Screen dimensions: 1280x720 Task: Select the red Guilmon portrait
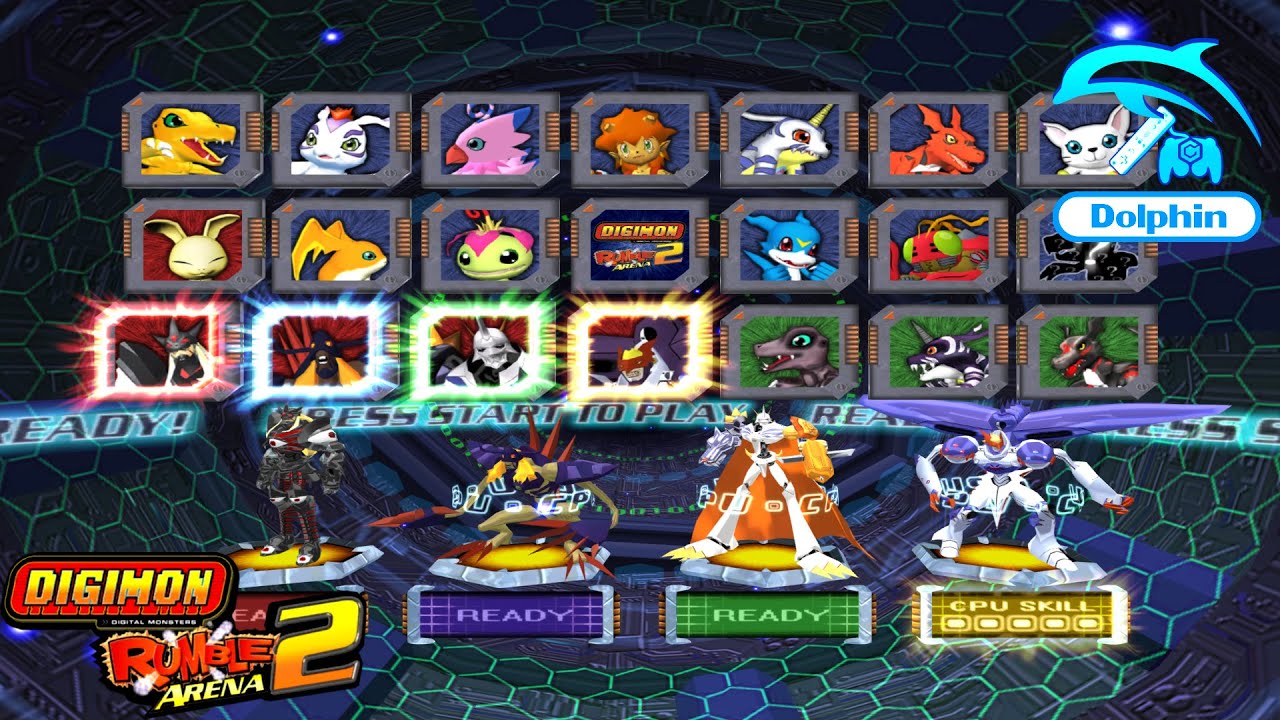coord(940,140)
